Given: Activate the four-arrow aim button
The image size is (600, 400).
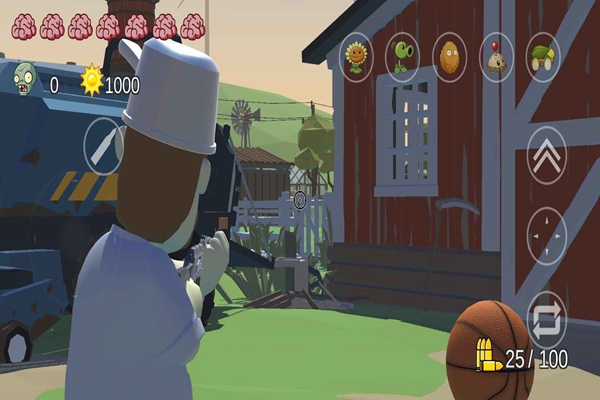Looking at the screenshot, I should point(546,236).
